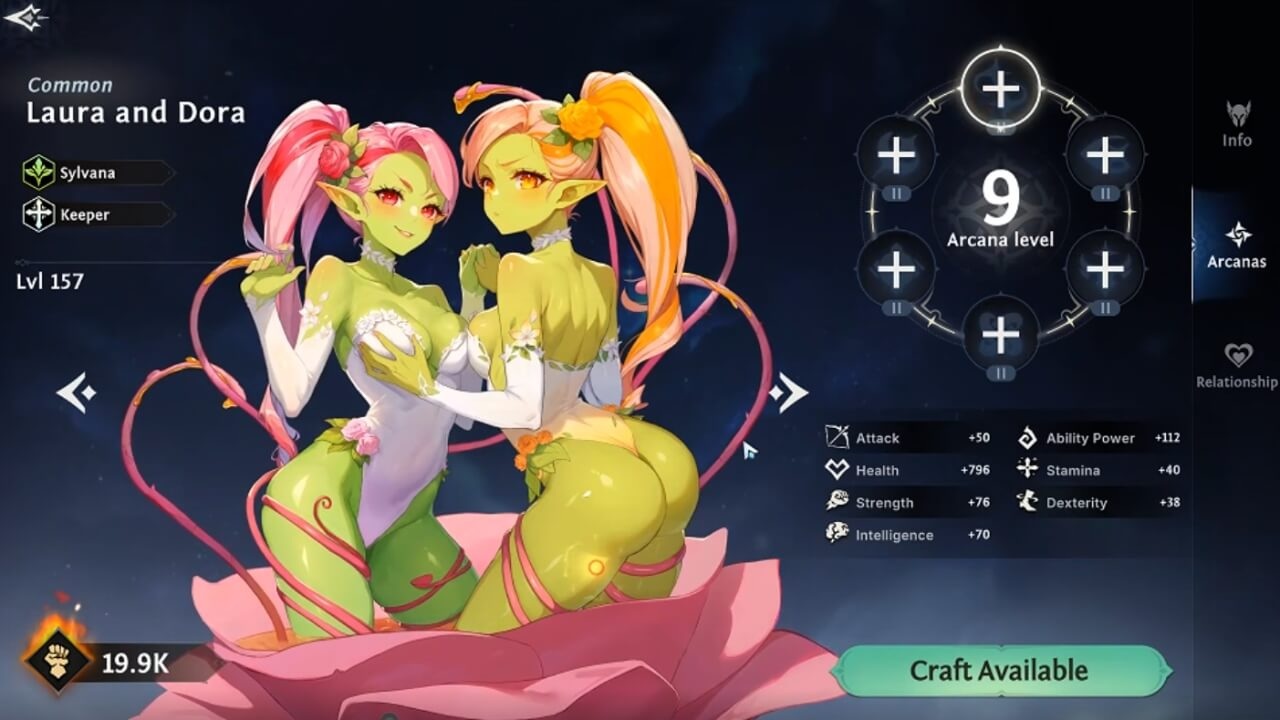Screen dimensions: 1280x720
Task: View the next hero with right arrow
Action: click(x=788, y=393)
